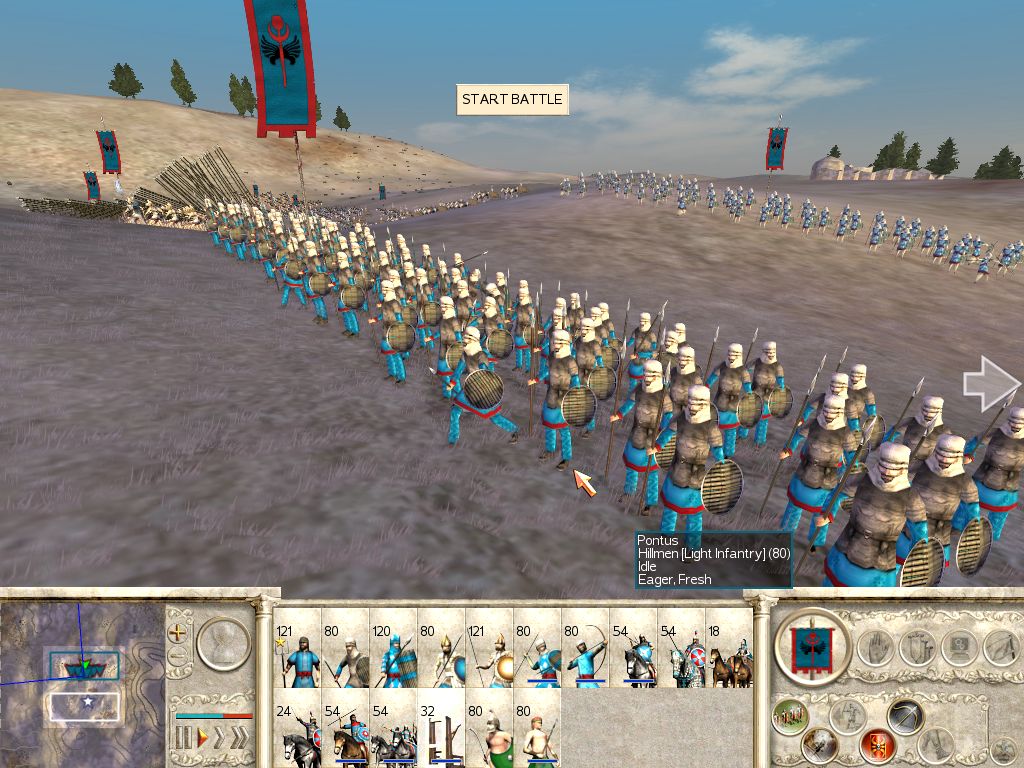
Task: Click the hourglass button beside the minimap
Action: click(x=222, y=643)
